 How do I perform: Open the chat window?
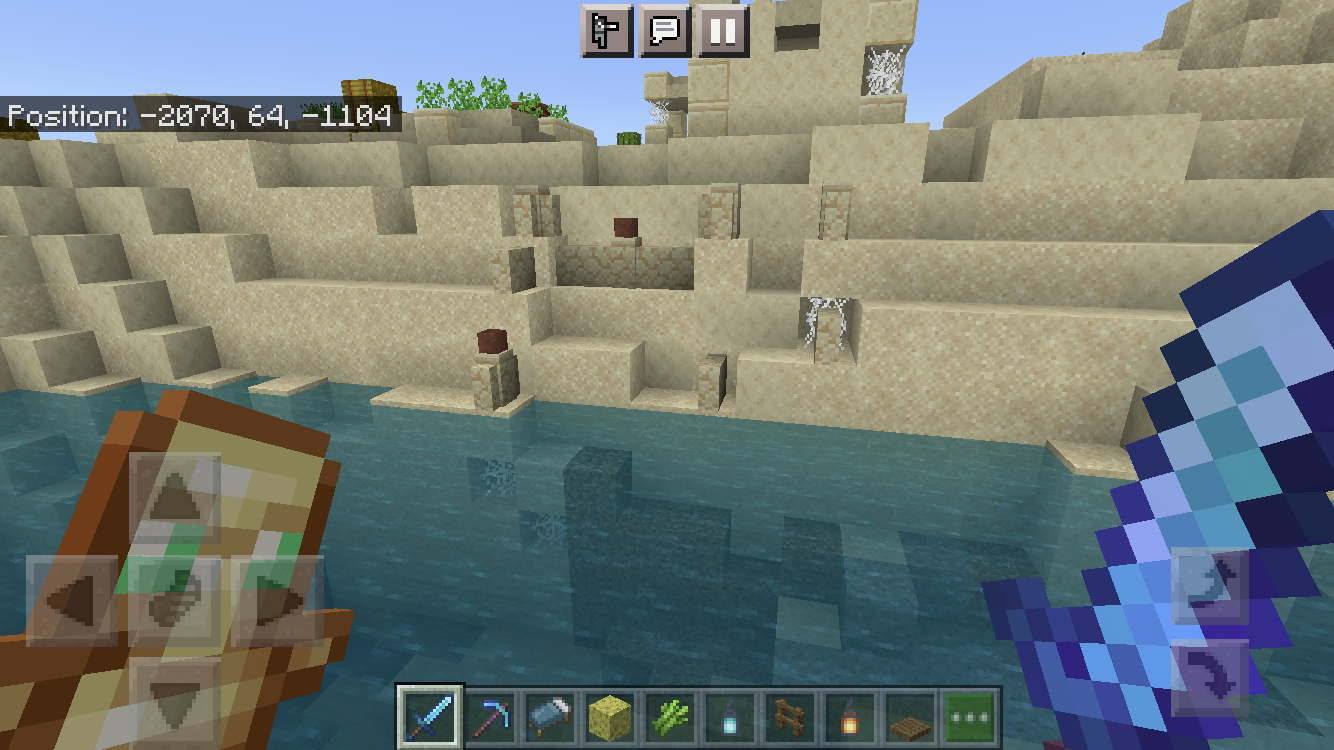[x=665, y=31]
